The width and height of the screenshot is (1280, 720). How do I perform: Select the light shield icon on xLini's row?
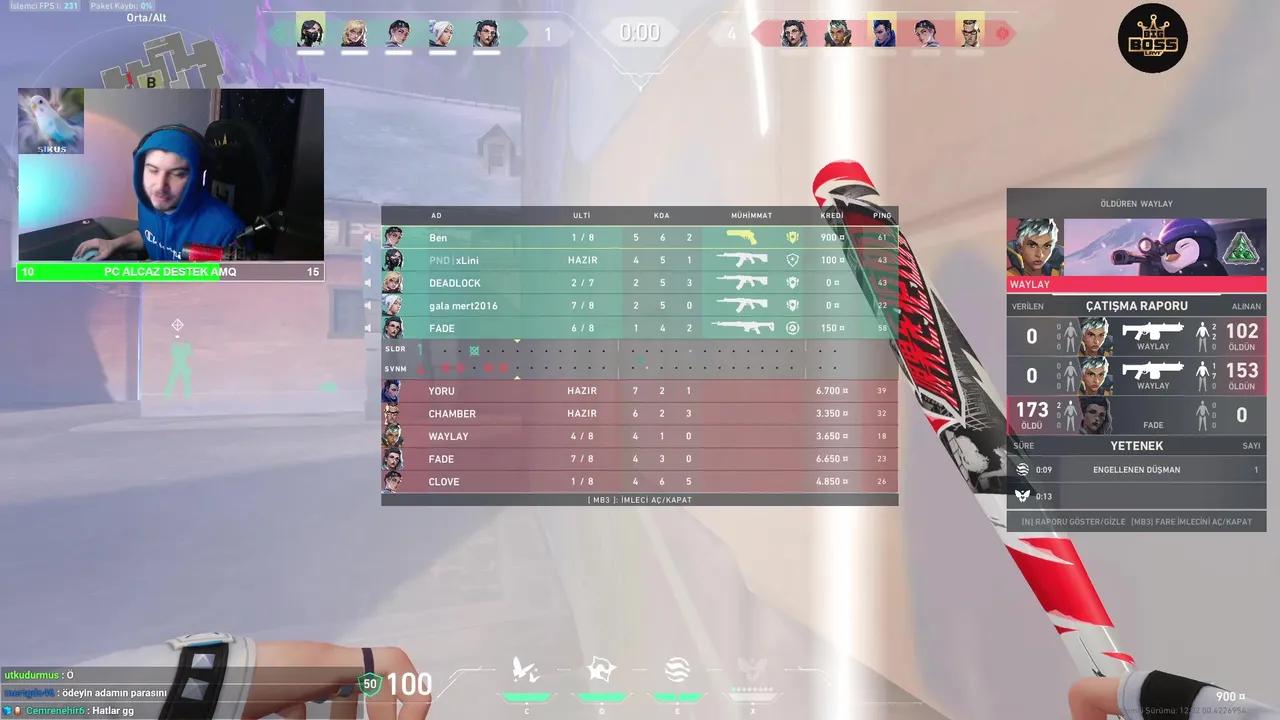click(x=791, y=260)
